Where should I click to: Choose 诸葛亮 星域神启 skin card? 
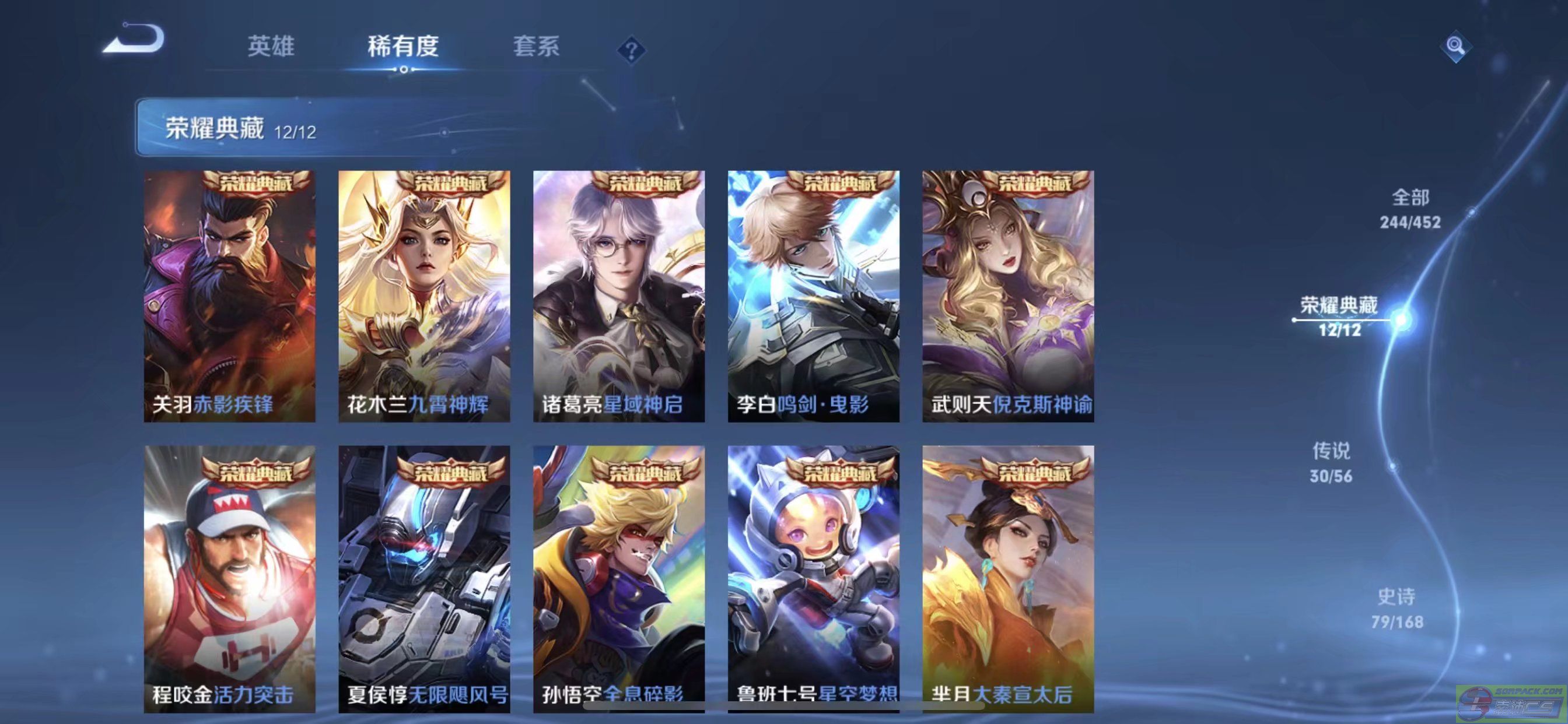(x=619, y=296)
